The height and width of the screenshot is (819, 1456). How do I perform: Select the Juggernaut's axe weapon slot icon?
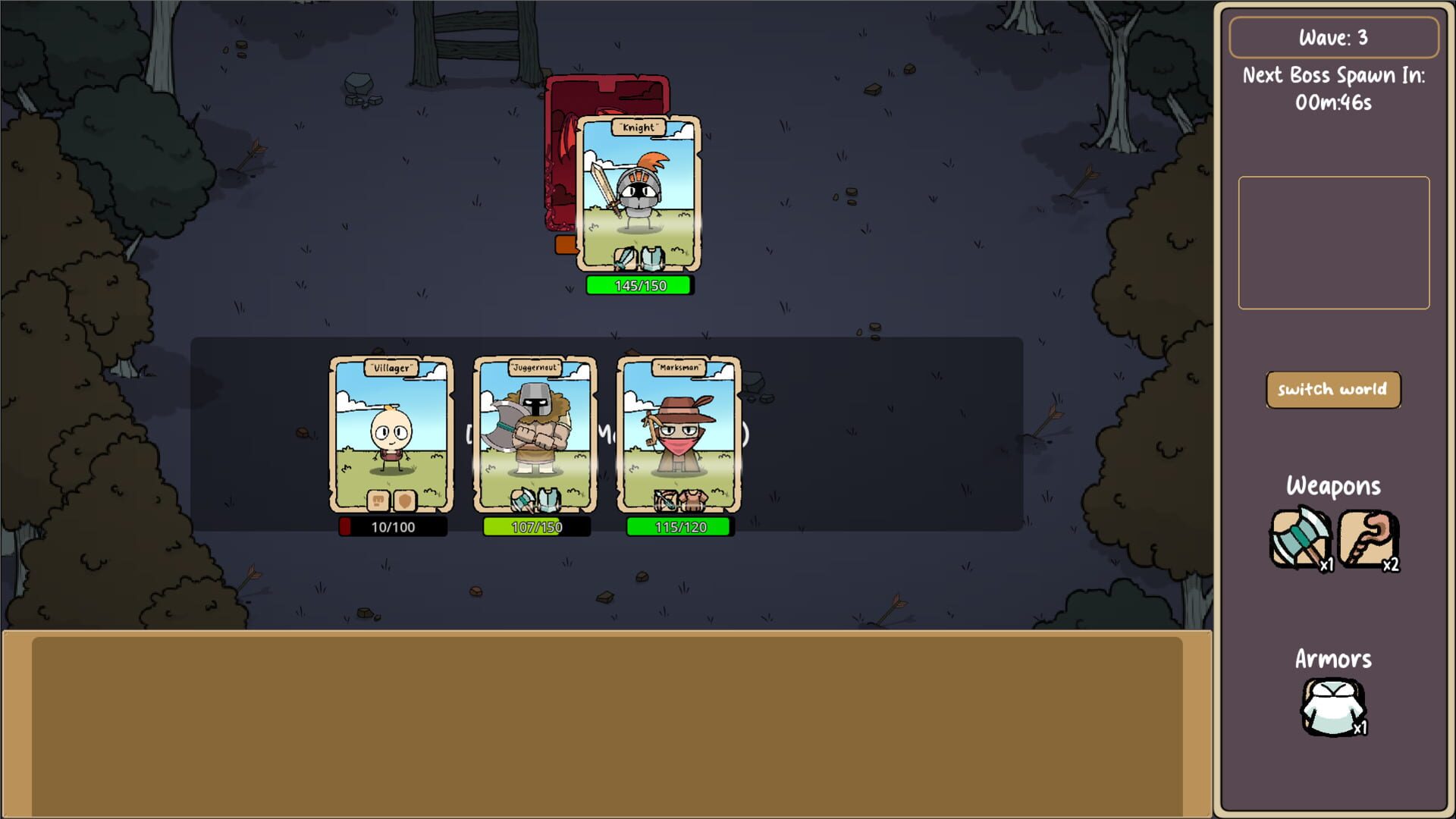(x=522, y=500)
